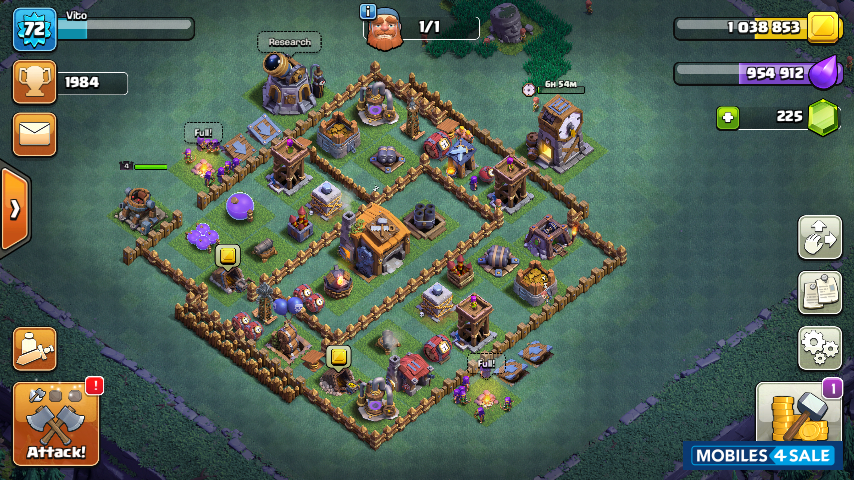The image size is (854, 480).
Task: Open Master Builder info icon
Action: click(368, 11)
